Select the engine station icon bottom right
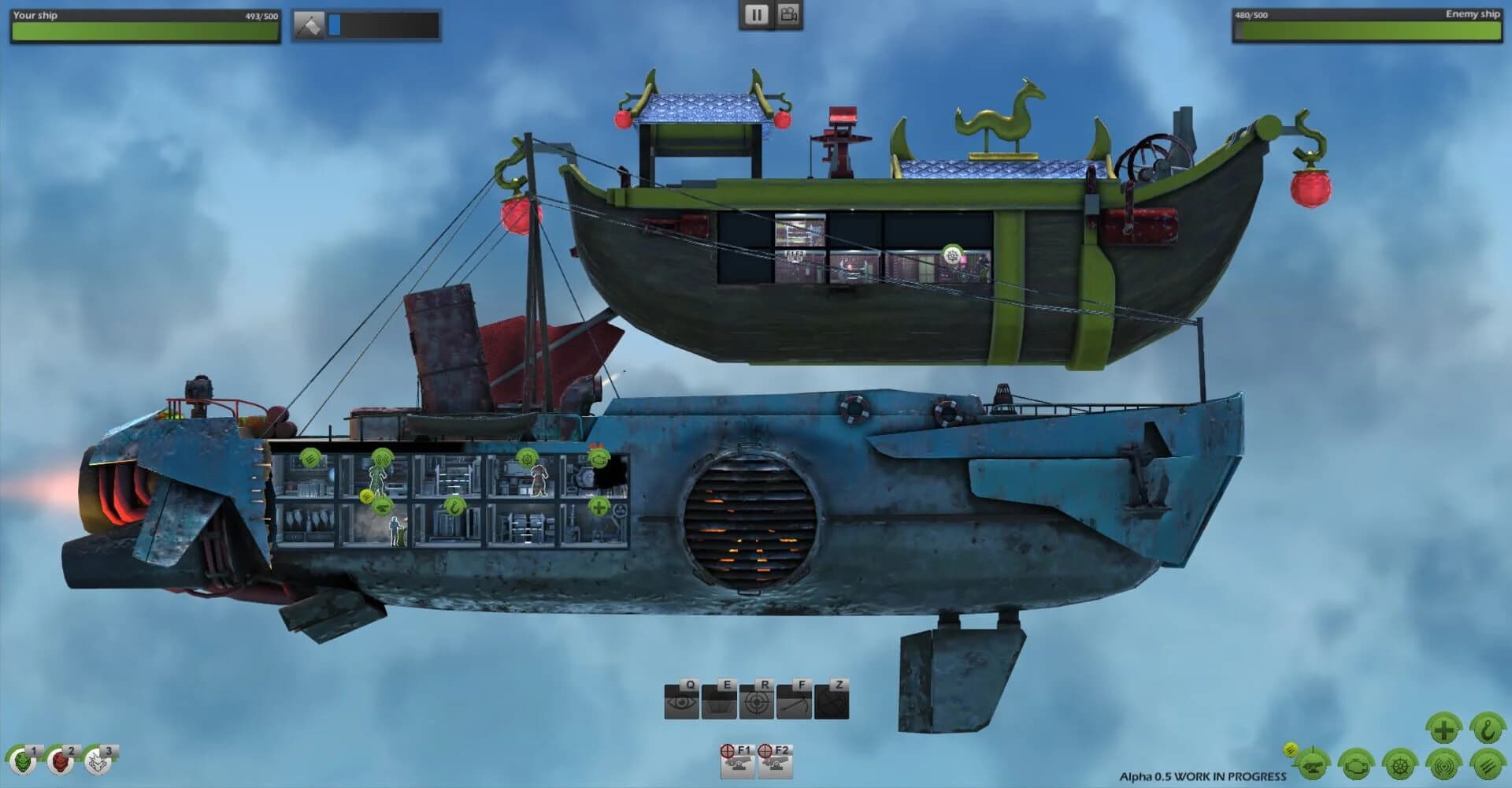The width and height of the screenshot is (1512, 788). pyautogui.click(x=1356, y=766)
